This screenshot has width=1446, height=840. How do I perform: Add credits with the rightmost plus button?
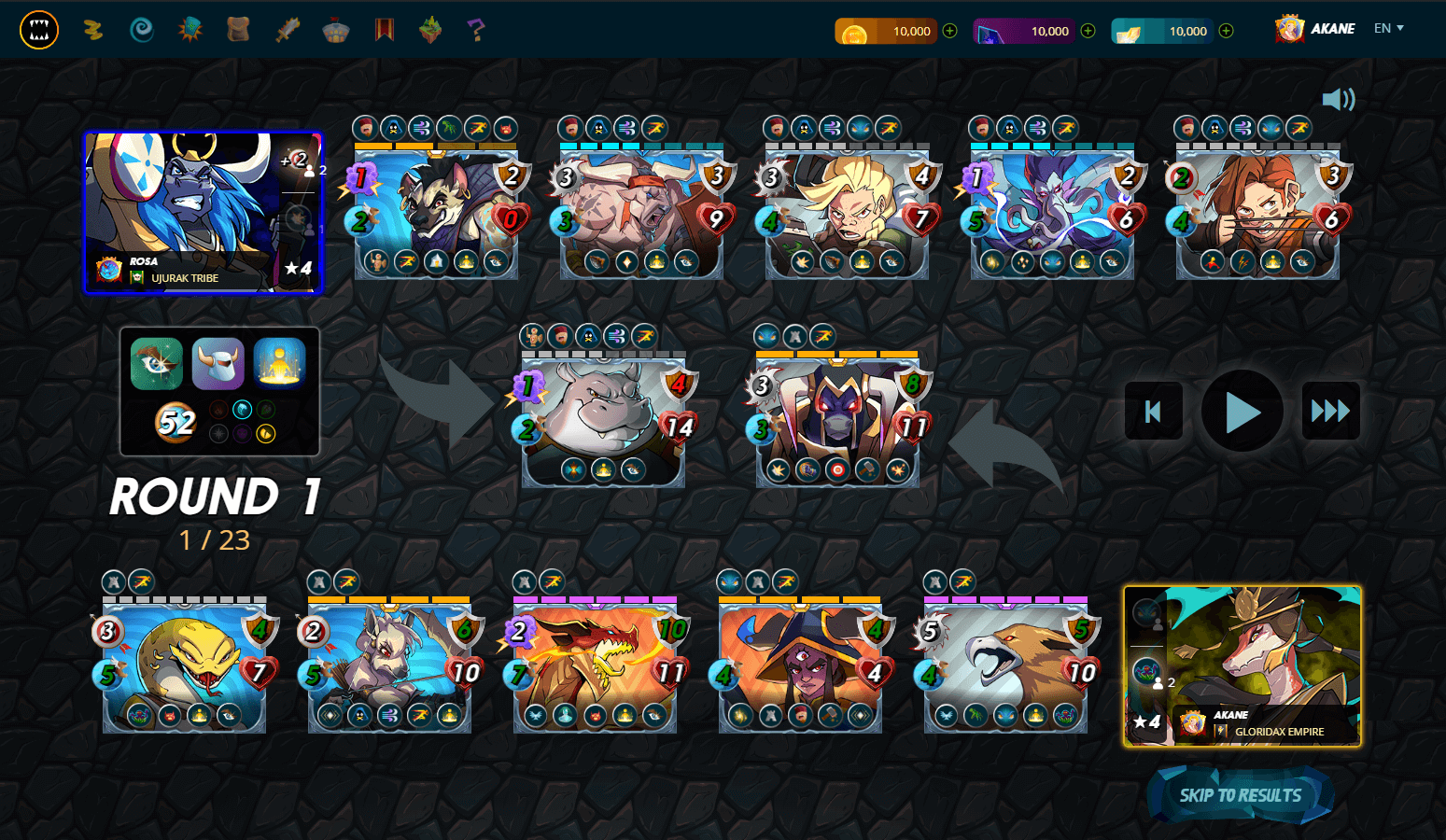[x=1224, y=30]
